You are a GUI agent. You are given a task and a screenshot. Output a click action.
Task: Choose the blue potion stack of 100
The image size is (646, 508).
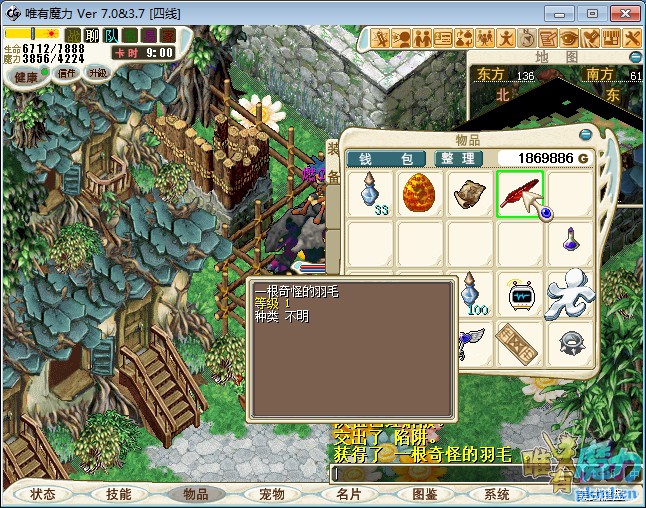(469, 295)
